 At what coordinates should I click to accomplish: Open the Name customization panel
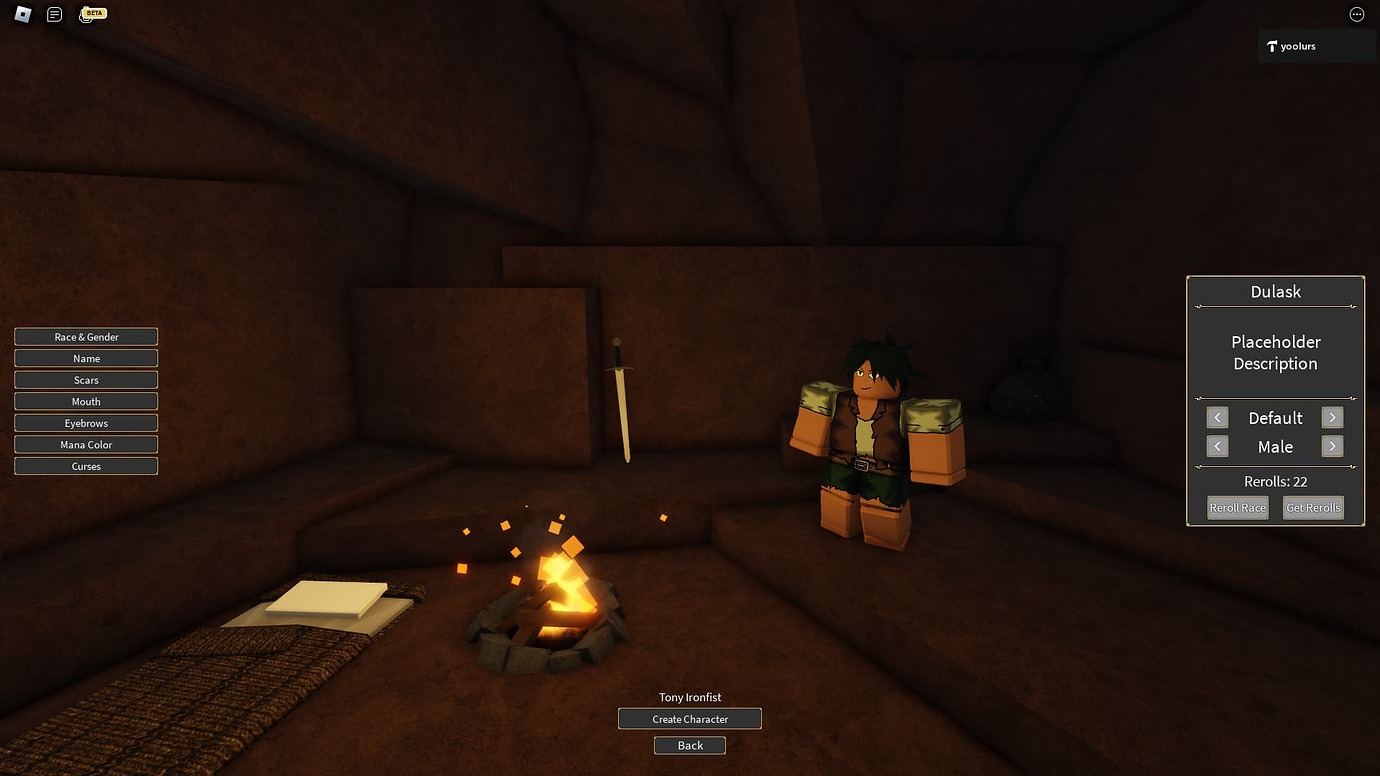click(x=86, y=358)
